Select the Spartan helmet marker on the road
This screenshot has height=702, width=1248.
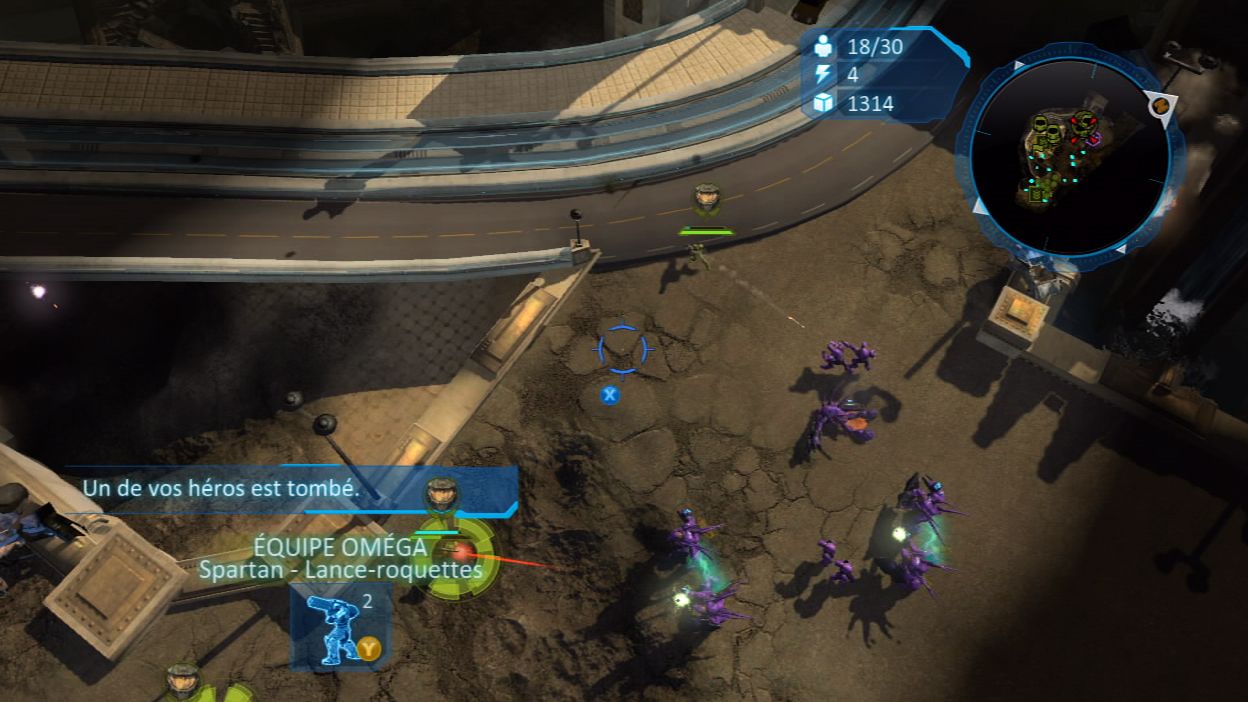tap(706, 198)
